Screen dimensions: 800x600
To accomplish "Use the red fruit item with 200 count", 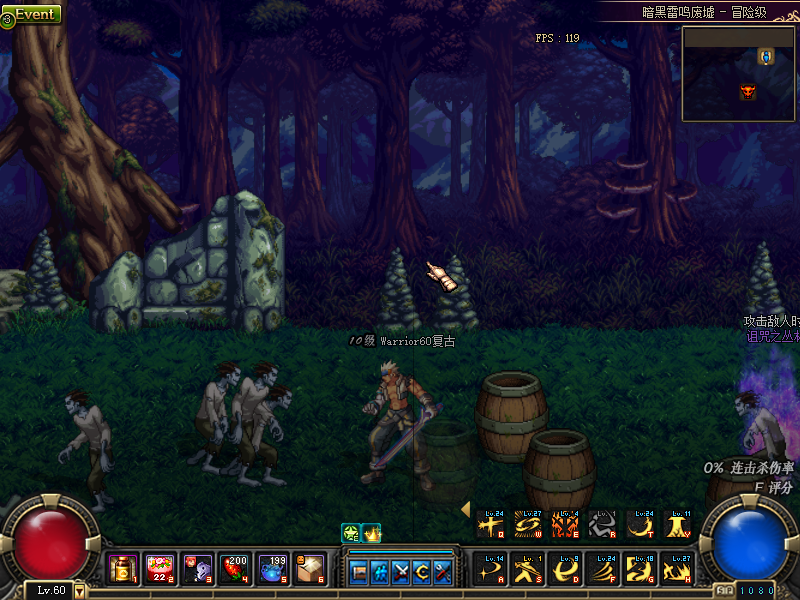I will 234,569.
